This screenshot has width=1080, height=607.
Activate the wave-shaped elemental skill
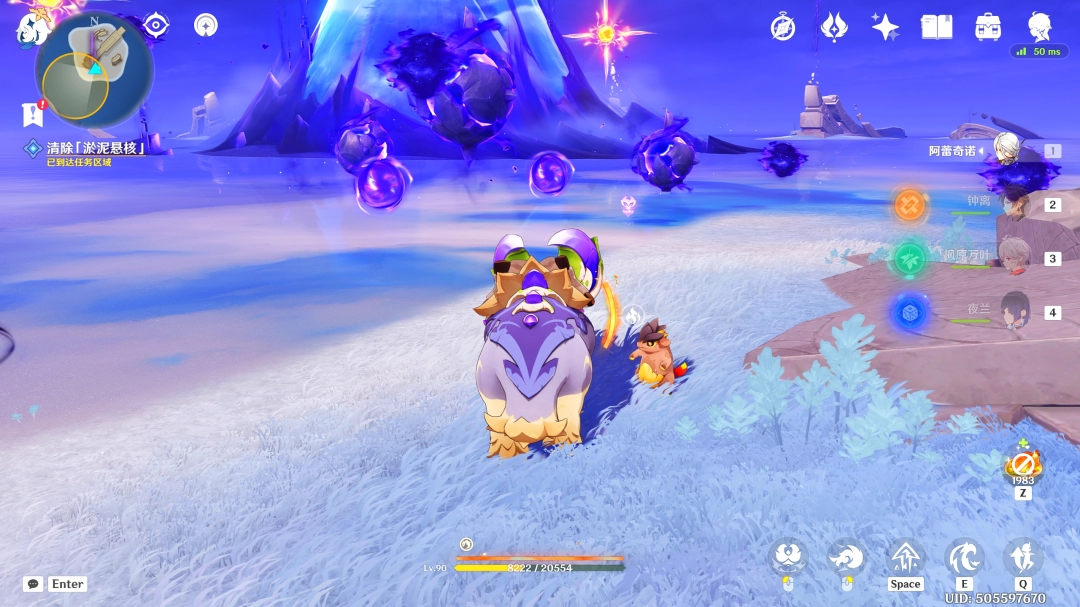(964, 558)
